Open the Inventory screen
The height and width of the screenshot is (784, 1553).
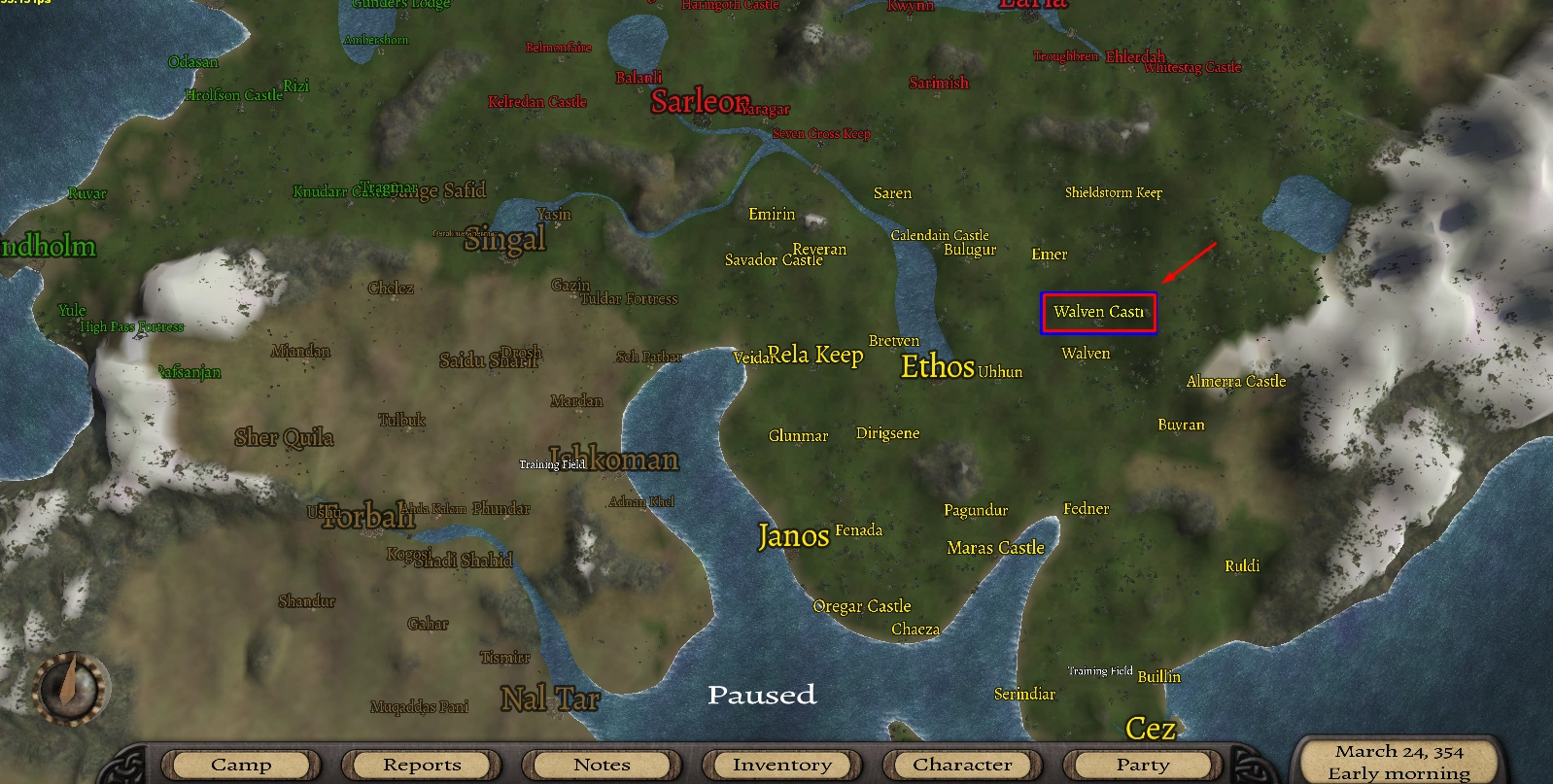pos(780,765)
